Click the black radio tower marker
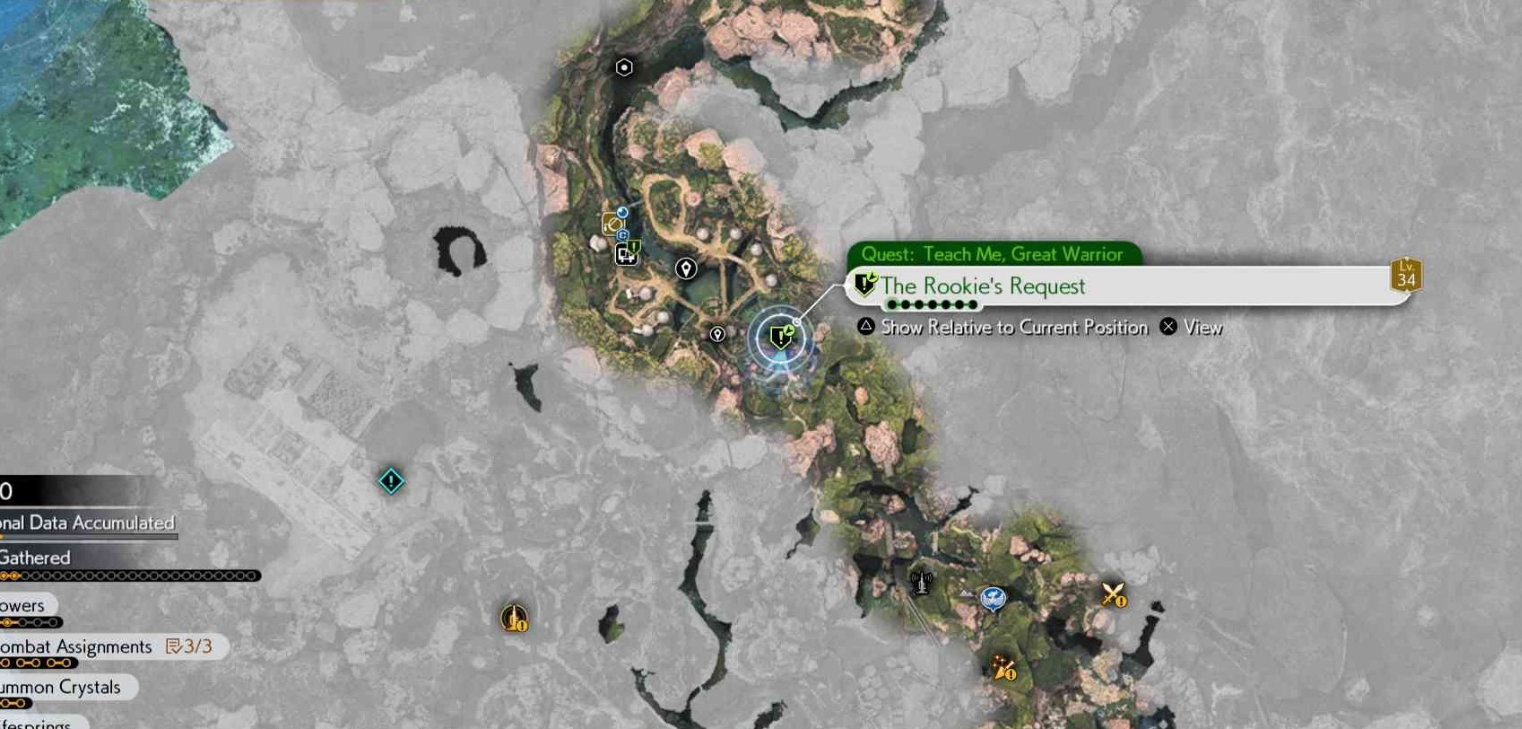Viewport: 1522px width, 729px height. pyautogui.click(x=920, y=581)
